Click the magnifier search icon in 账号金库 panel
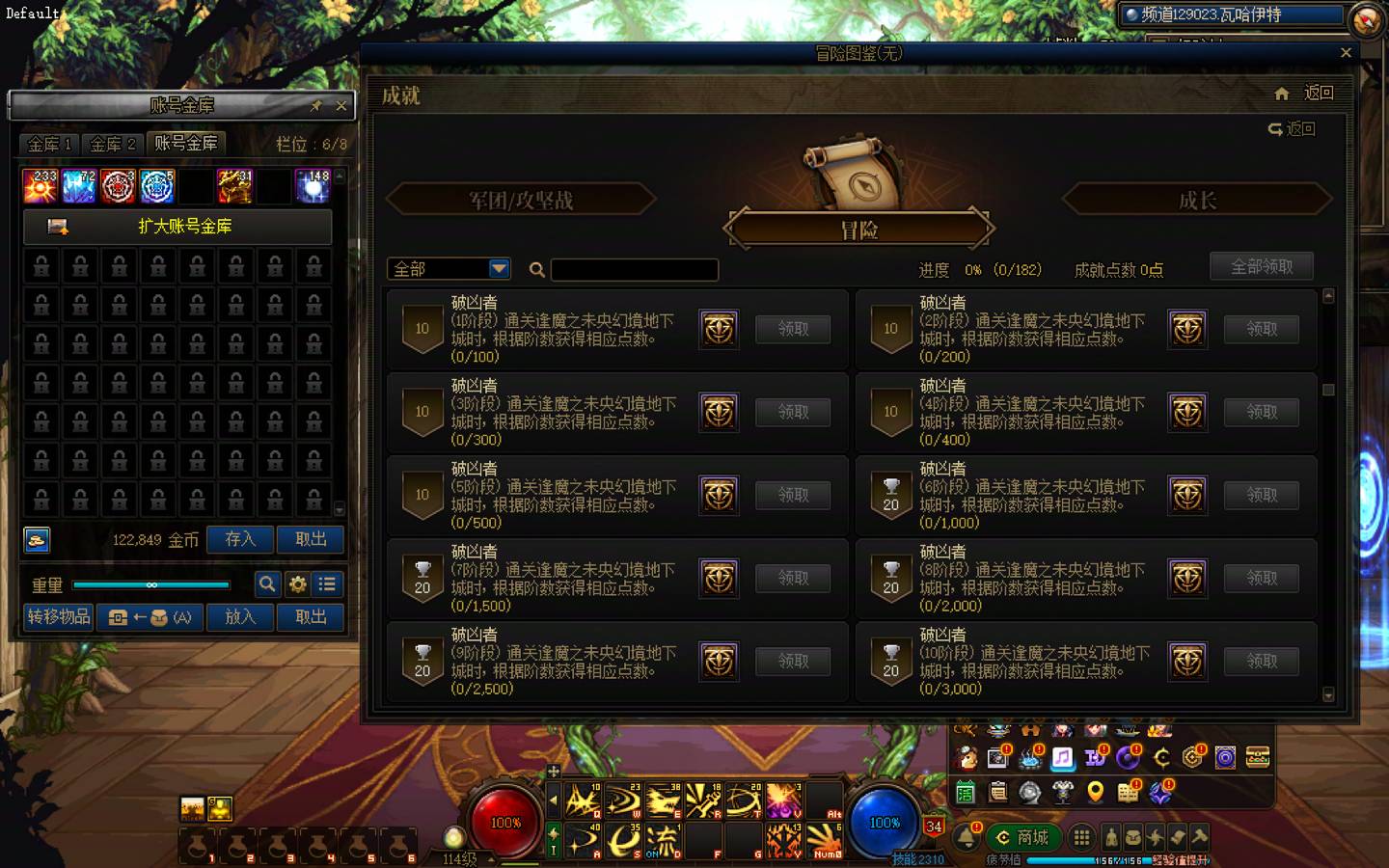 (267, 584)
